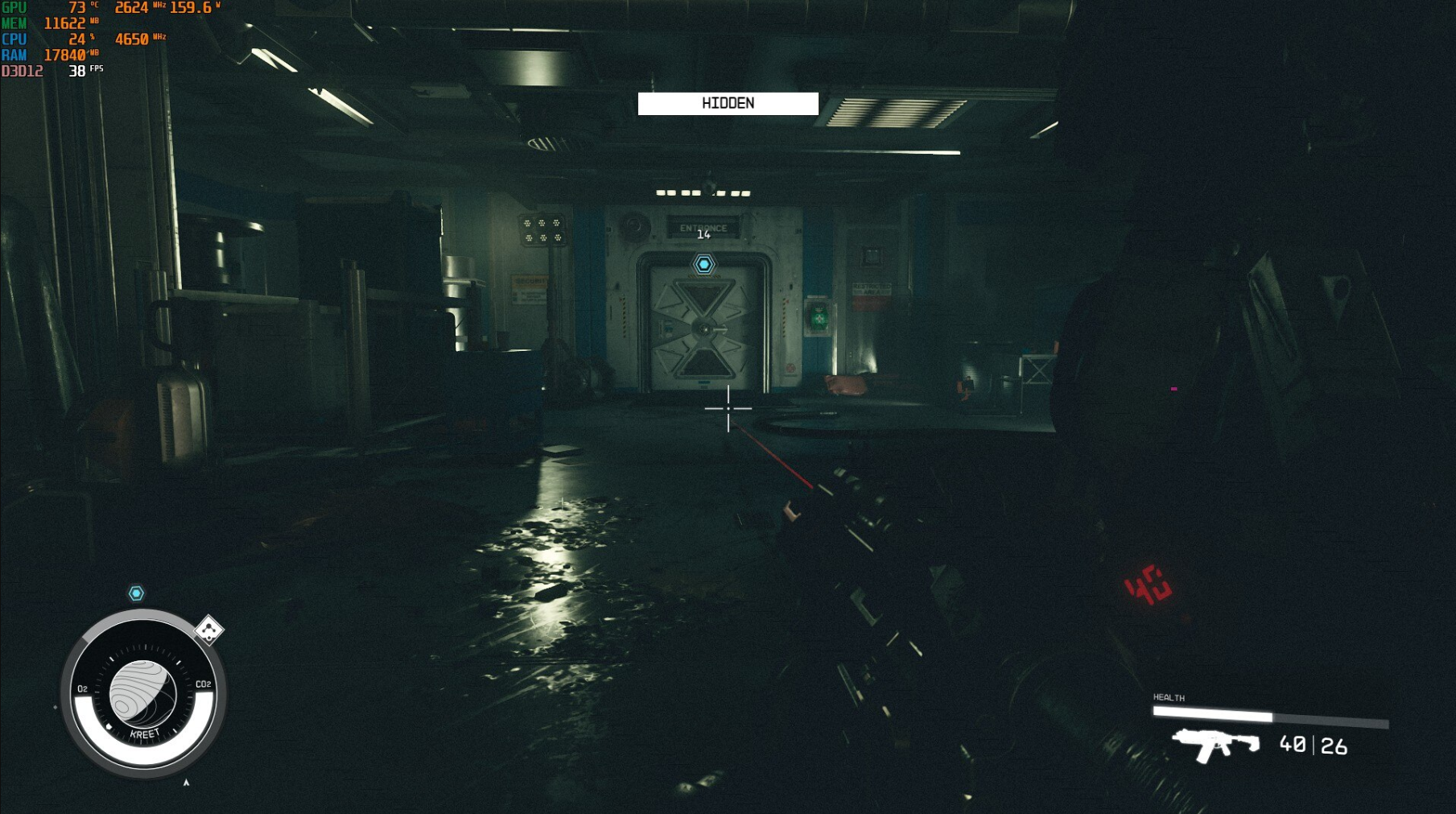Click the blue hexagon above the compass
1456x814 pixels.
(x=136, y=593)
